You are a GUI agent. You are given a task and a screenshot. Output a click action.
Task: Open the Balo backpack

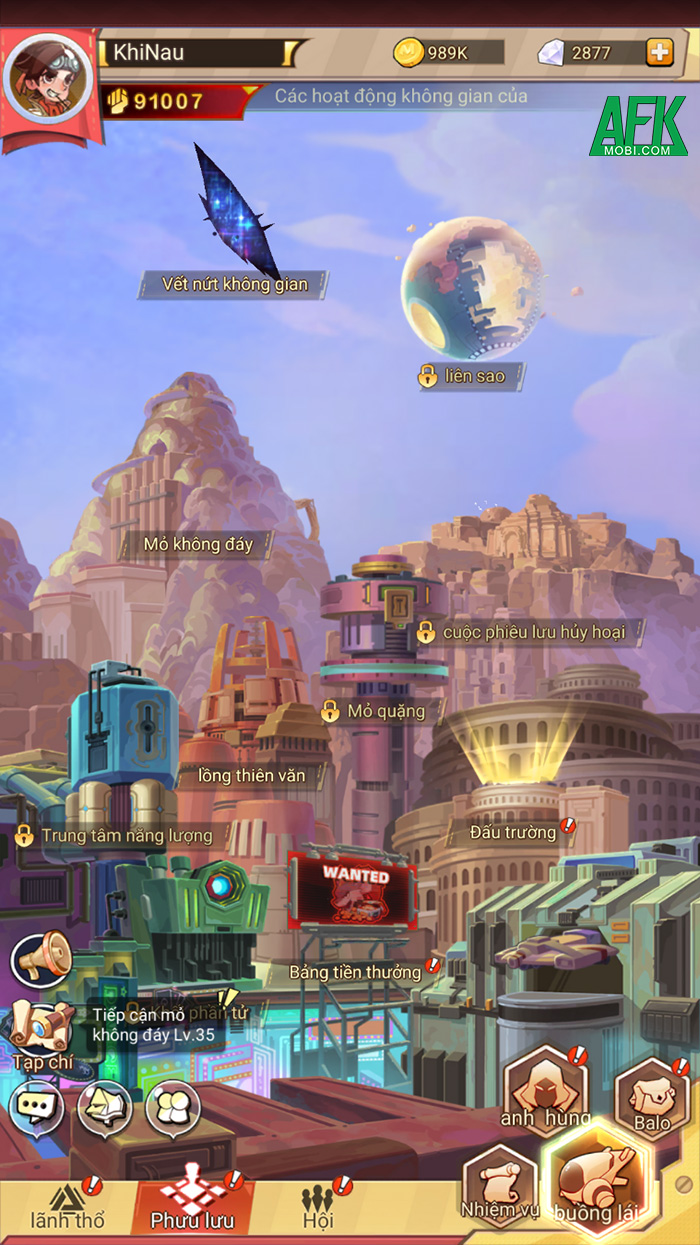pyautogui.click(x=652, y=1100)
